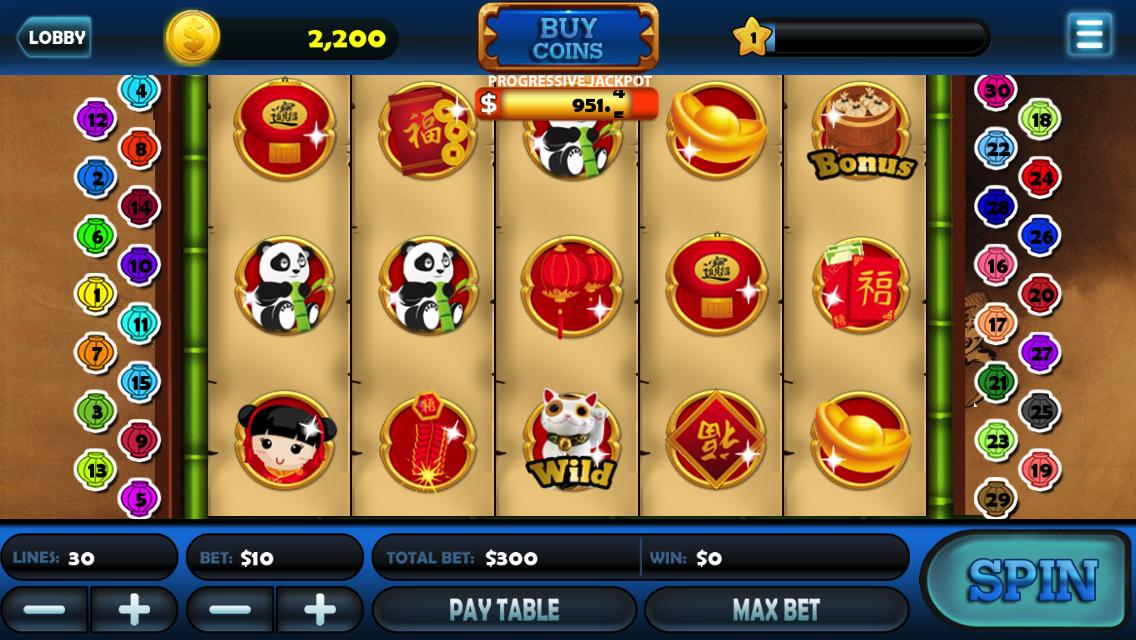Return to the Lobby
This screenshot has width=1136, height=640.
coord(54,38)
